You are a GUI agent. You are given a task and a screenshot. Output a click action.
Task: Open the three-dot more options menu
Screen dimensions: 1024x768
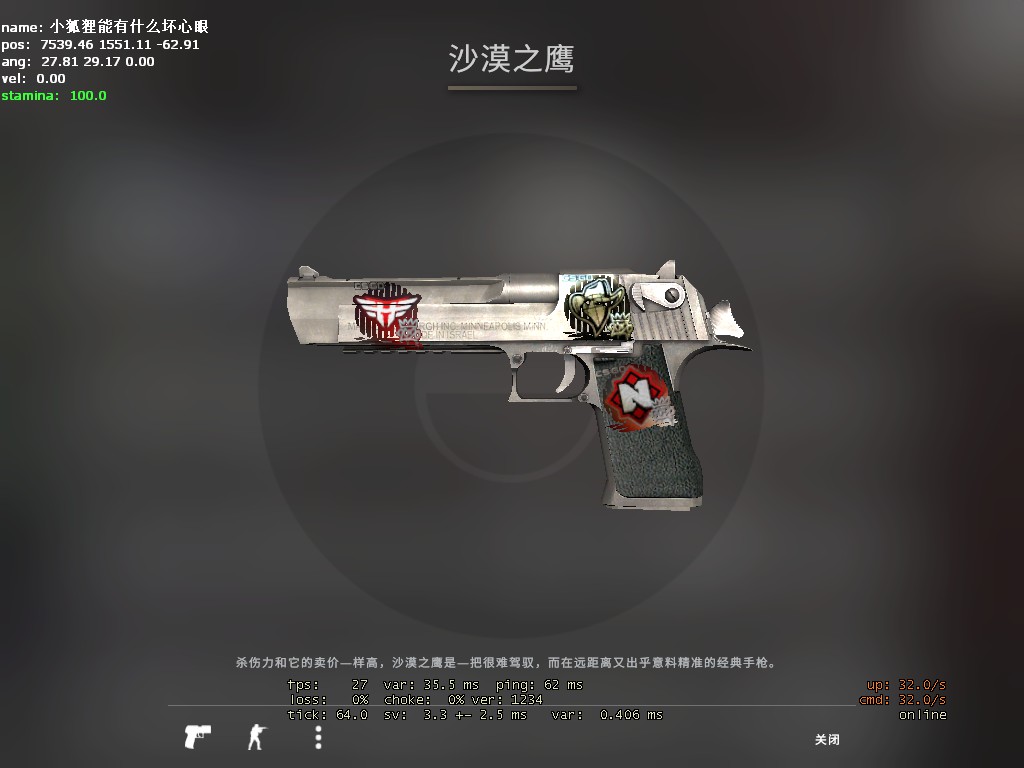tap(318, 738)
